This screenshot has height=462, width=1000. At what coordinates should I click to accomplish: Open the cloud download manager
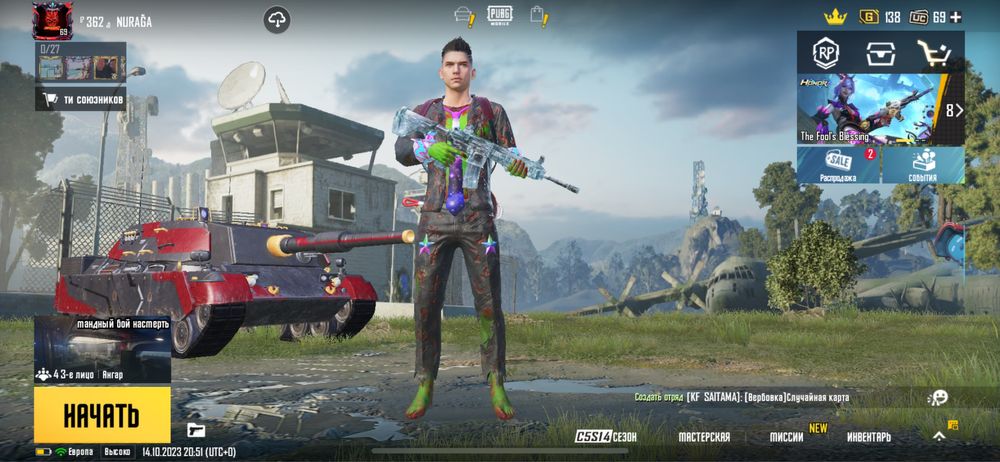click(276, 19)
